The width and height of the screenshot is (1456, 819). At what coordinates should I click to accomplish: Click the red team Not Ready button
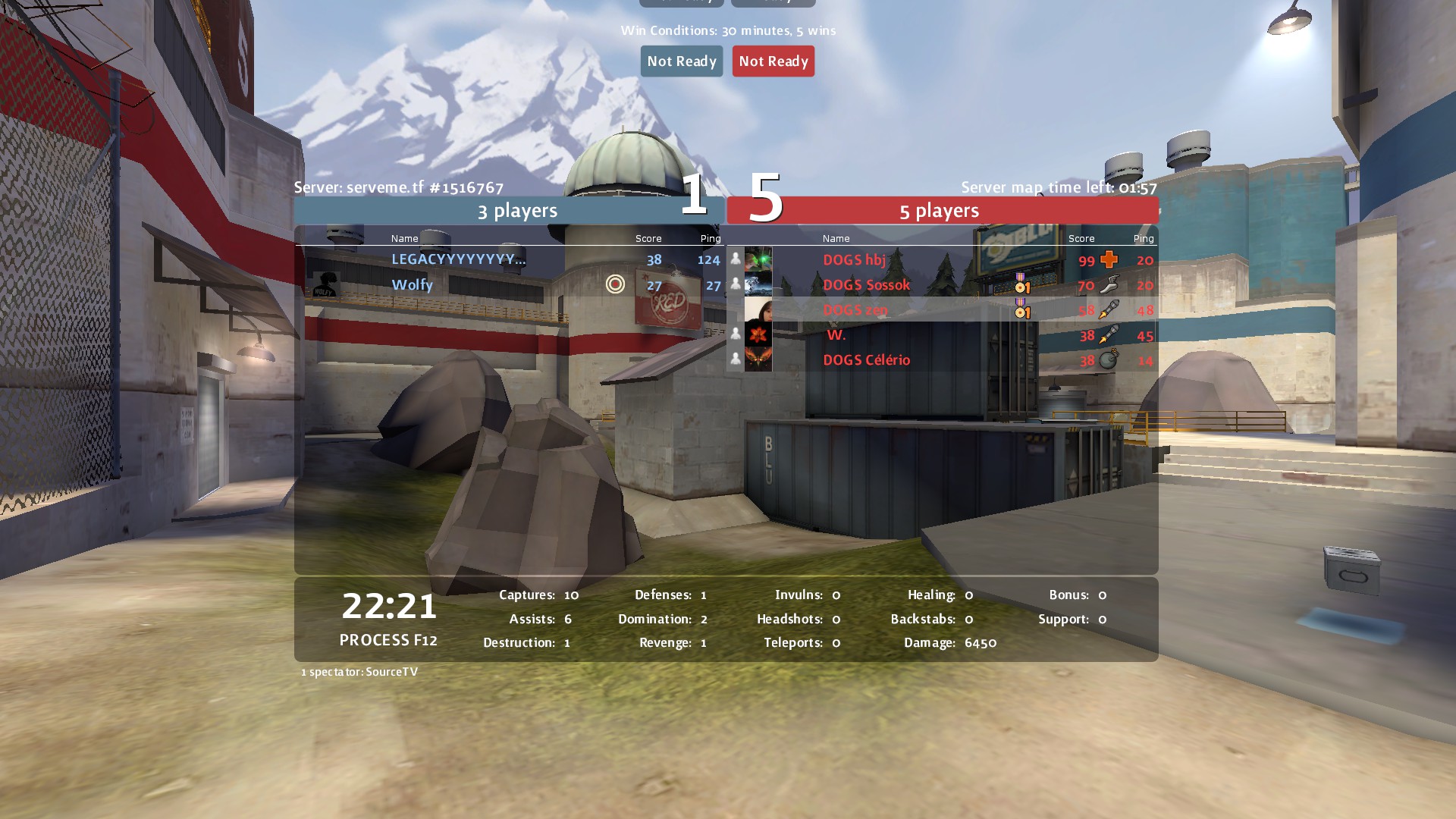tap(773, 61)
